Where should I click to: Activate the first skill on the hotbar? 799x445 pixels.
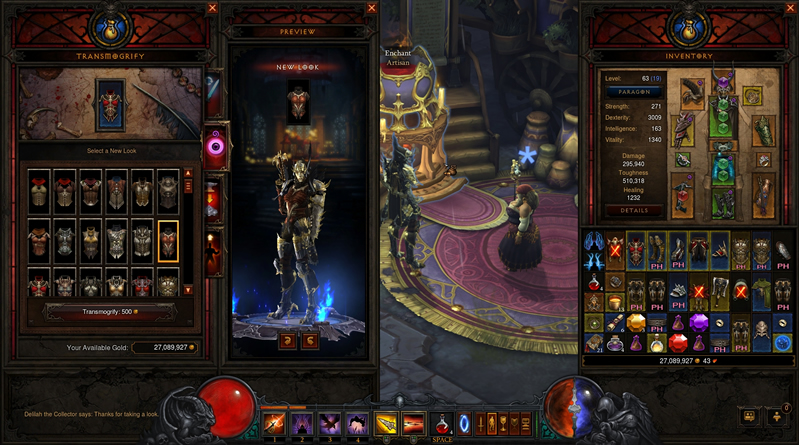(274, 423)
